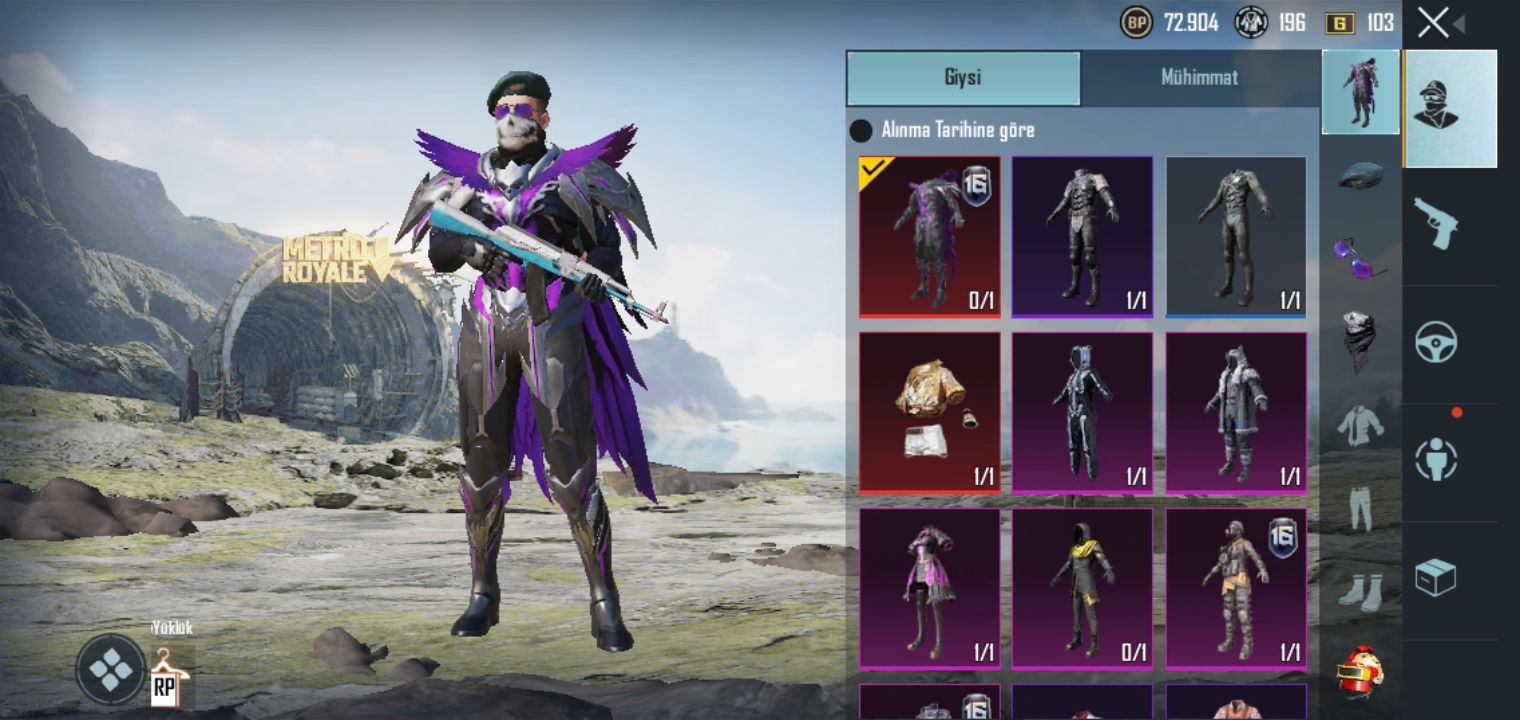
Task: Open the pants clothing category
Action: 1360,508
